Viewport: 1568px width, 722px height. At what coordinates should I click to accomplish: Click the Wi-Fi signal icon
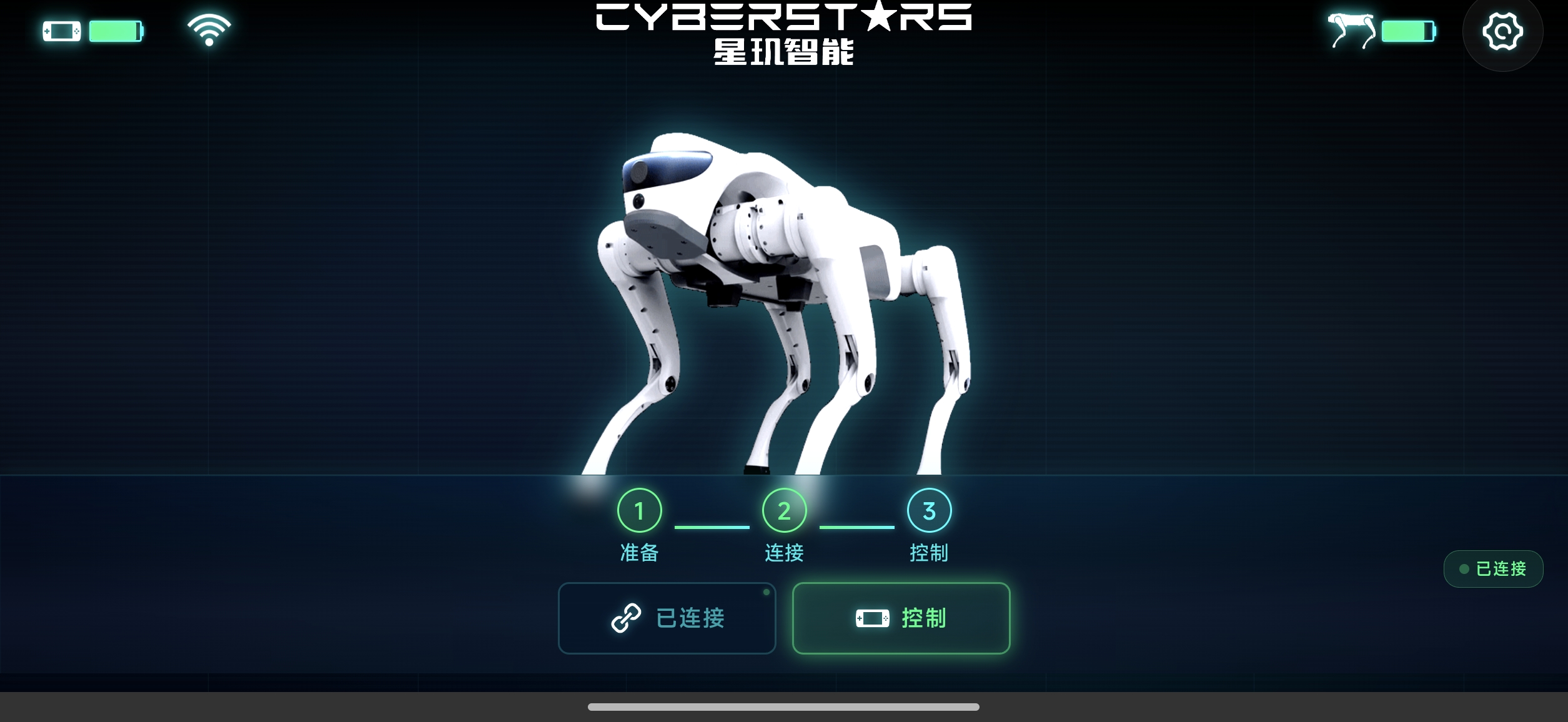pos(208,29)
